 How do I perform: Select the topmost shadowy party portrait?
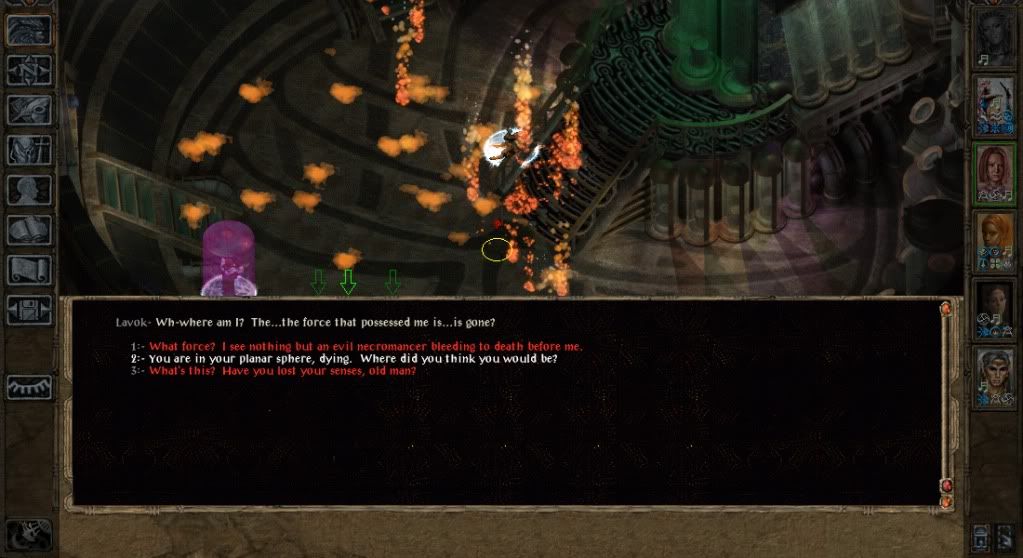(x=995, y=38)
